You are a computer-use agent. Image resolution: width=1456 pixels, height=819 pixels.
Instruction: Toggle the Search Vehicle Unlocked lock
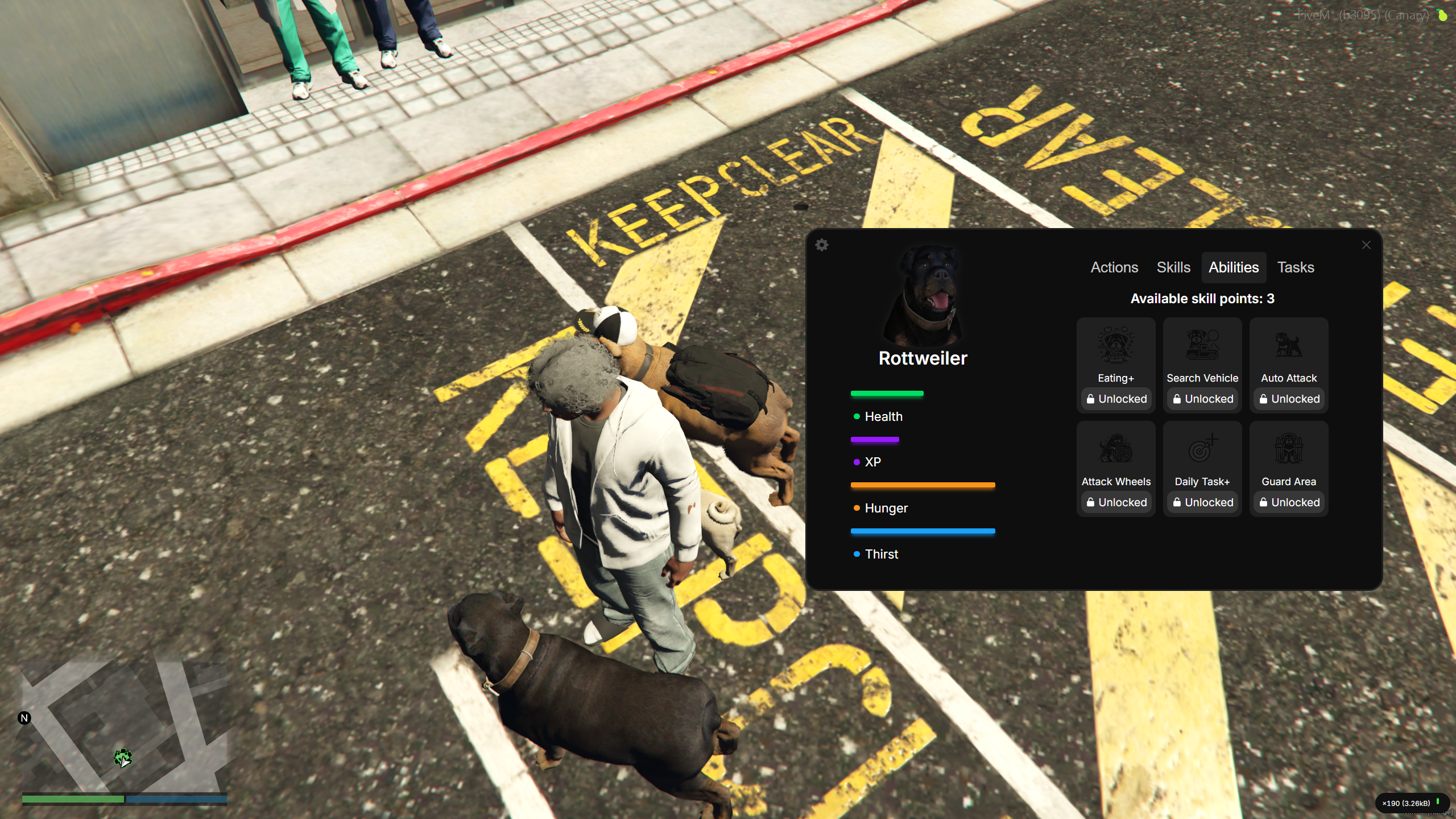(1202, 399)
